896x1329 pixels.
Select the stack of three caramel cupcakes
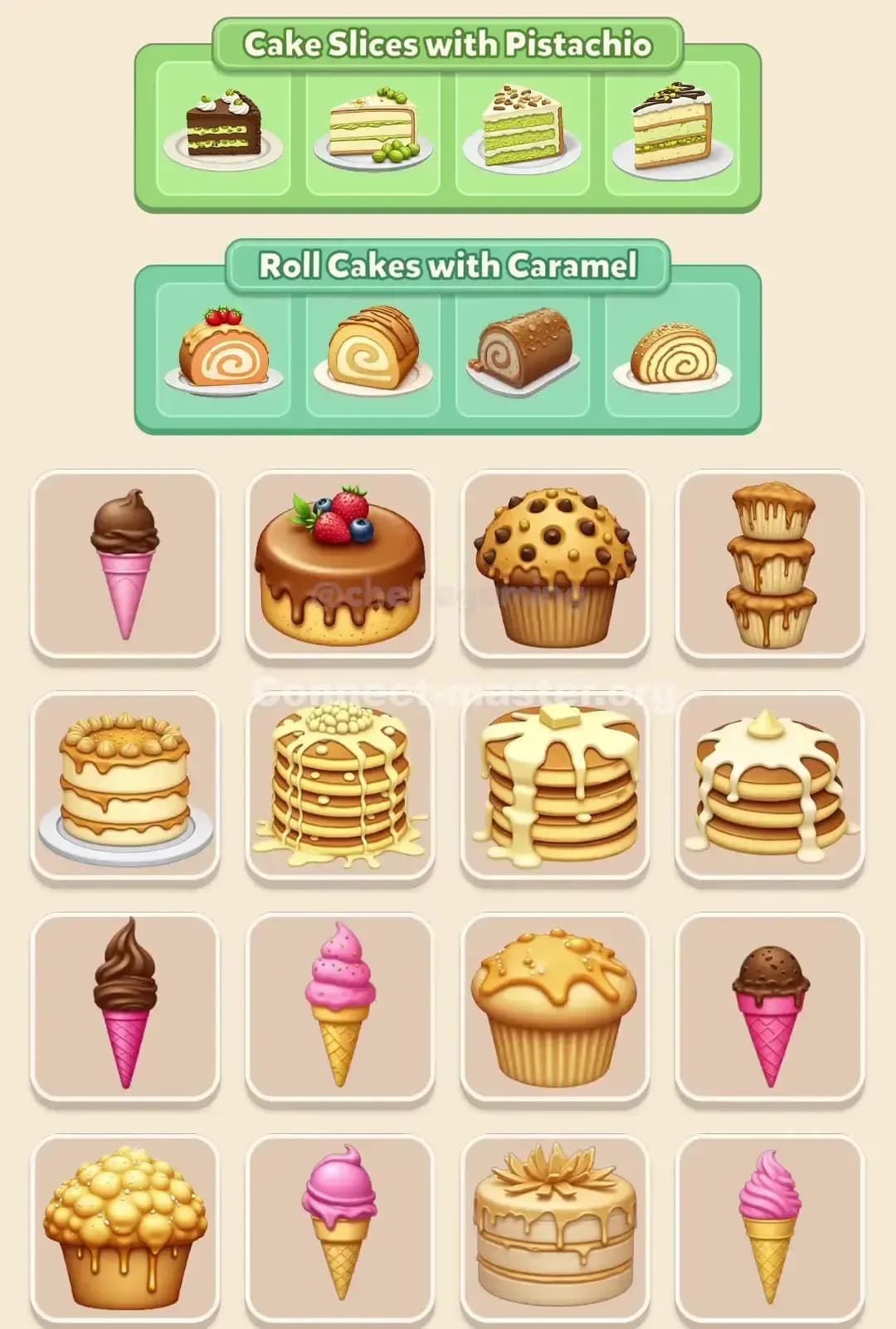coord(770,564)
